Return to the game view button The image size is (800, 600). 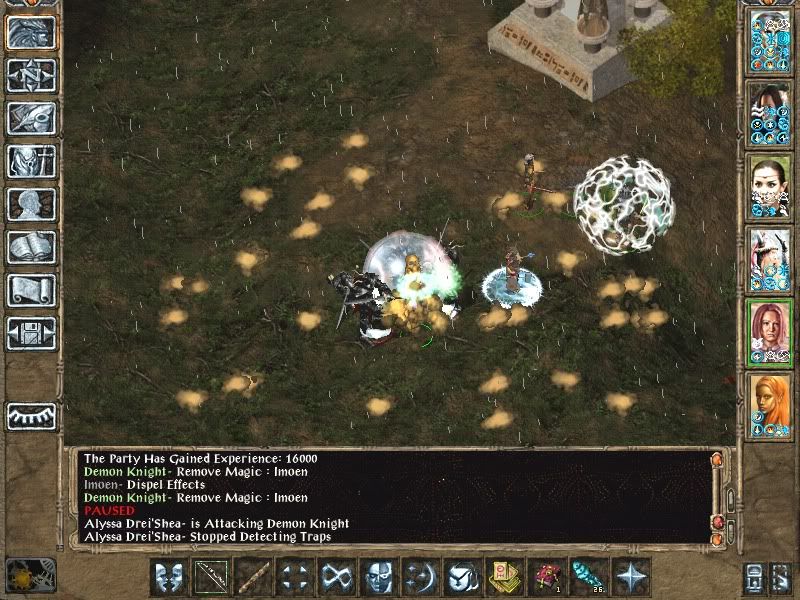tap(31, 33)
